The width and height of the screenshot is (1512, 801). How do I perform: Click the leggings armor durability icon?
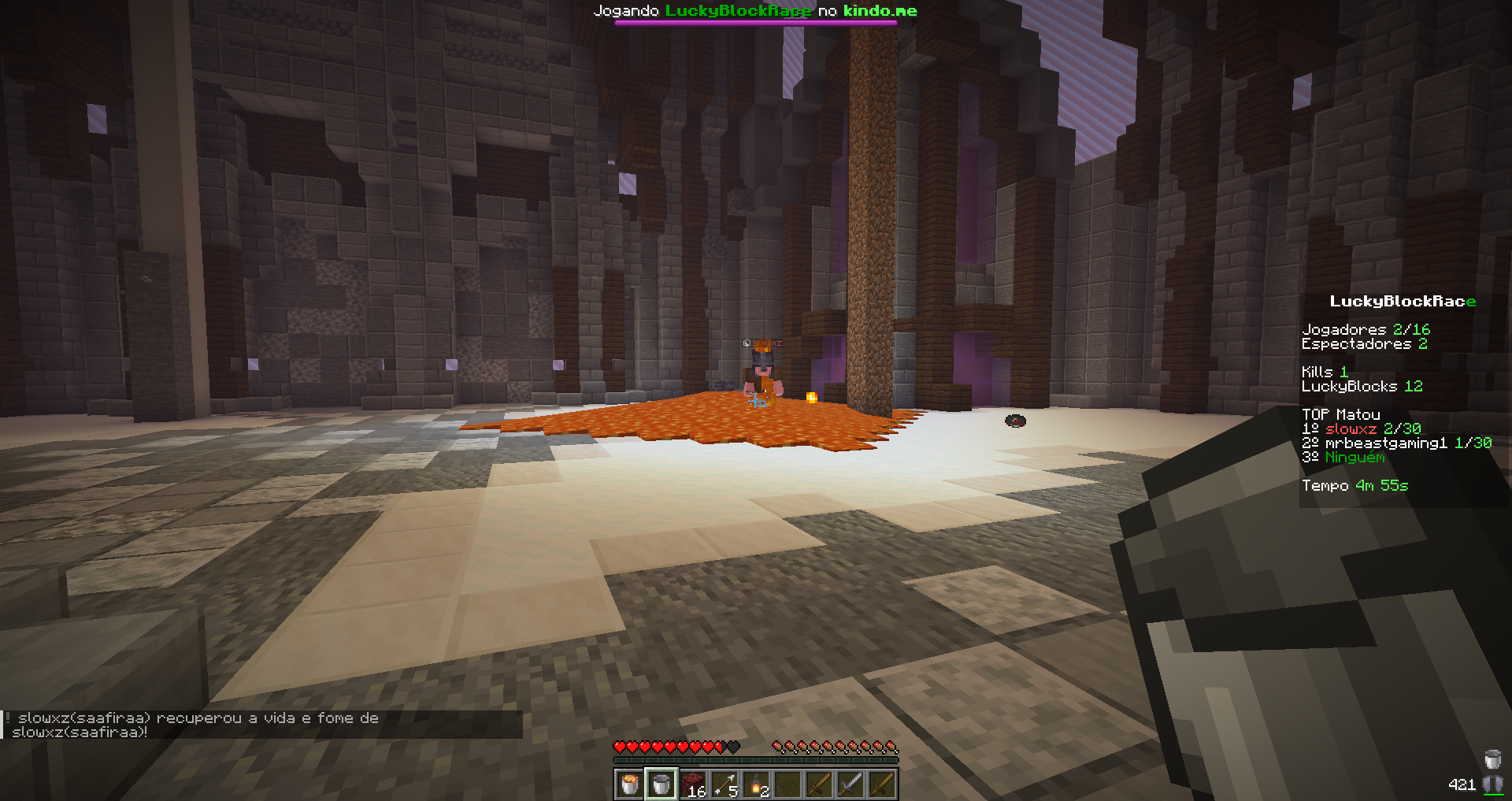coord(1492,784)
